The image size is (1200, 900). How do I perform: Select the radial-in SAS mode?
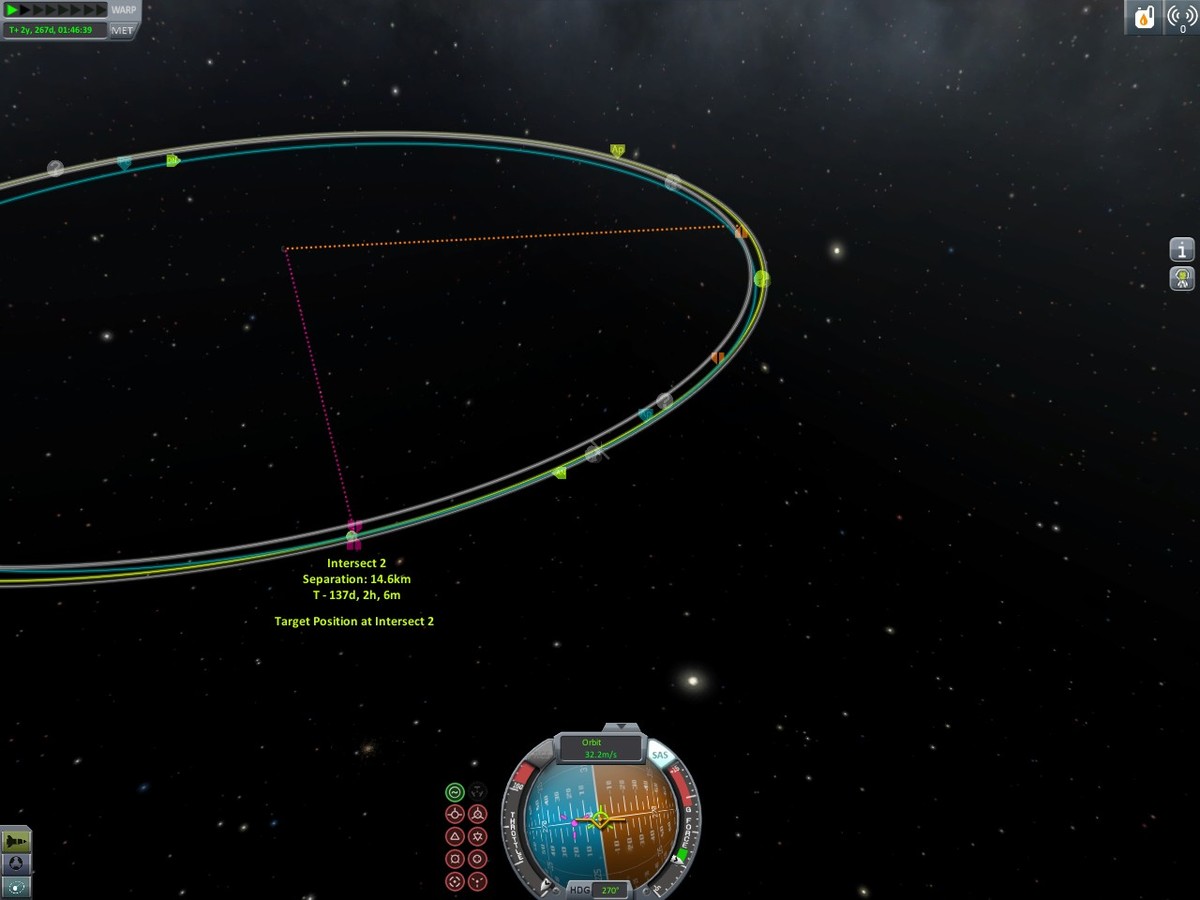454,859
